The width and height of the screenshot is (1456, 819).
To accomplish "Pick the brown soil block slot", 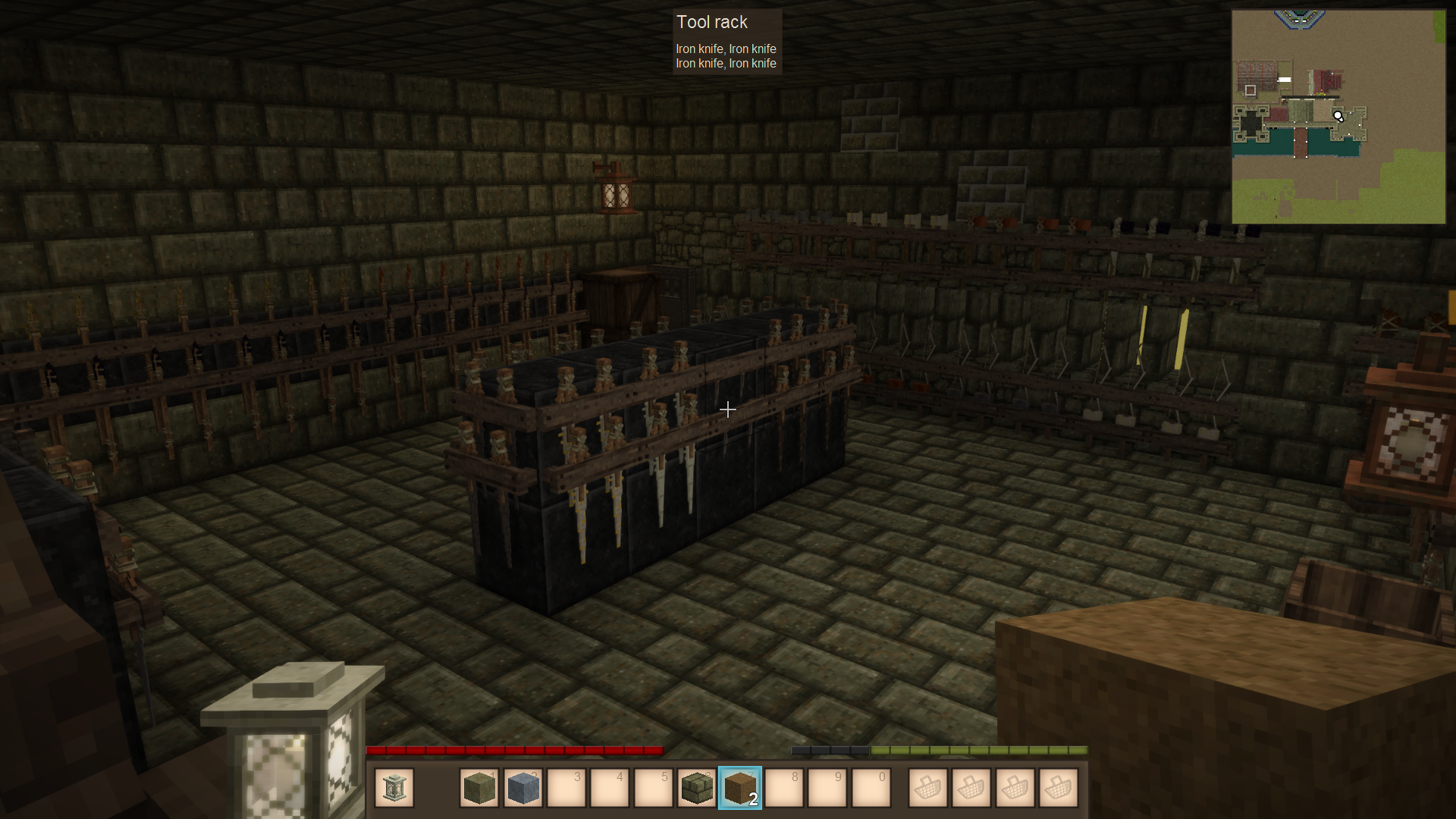I will click(739, 788).
